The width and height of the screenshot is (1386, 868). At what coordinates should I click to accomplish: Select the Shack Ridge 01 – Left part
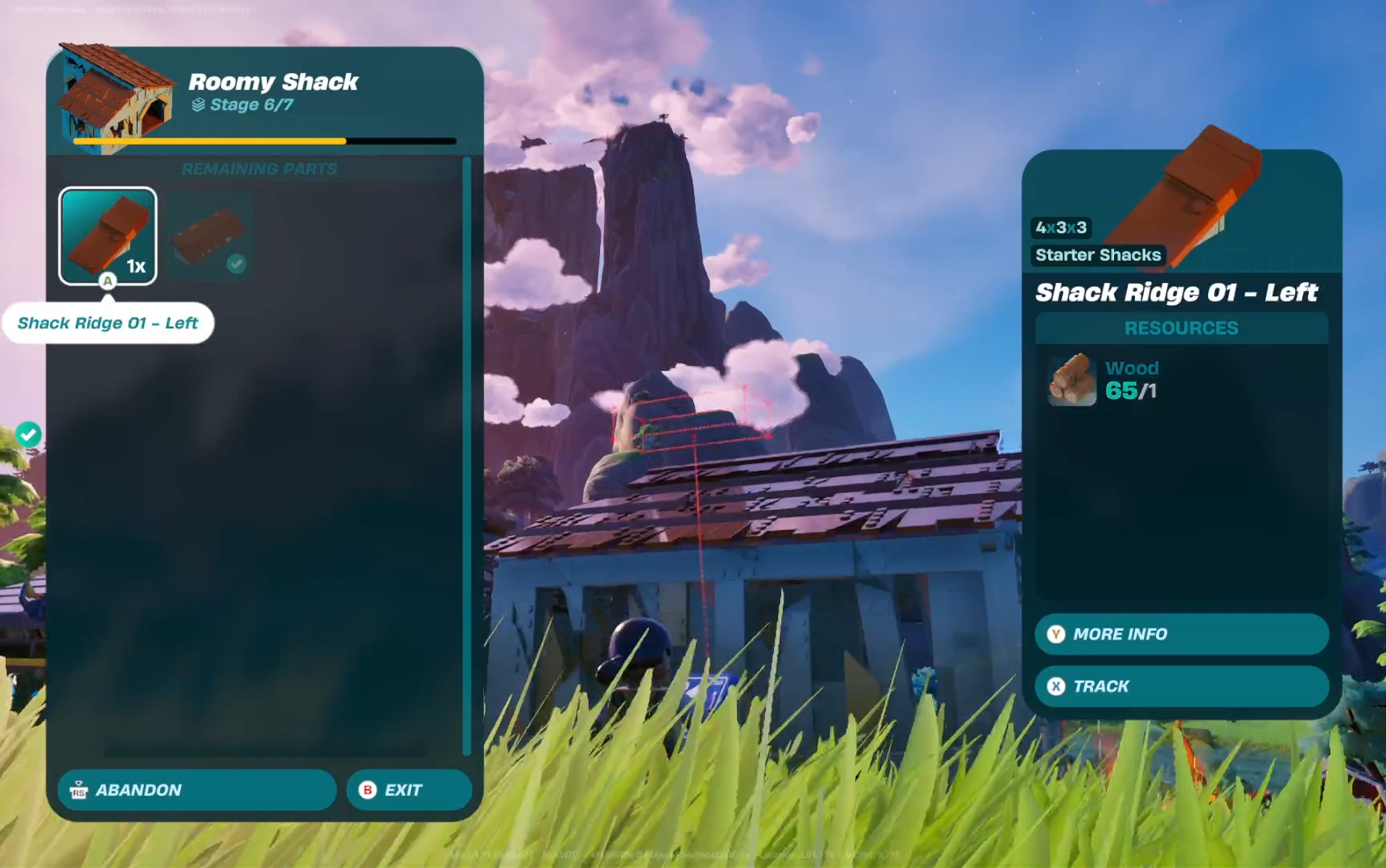point(108,236)
